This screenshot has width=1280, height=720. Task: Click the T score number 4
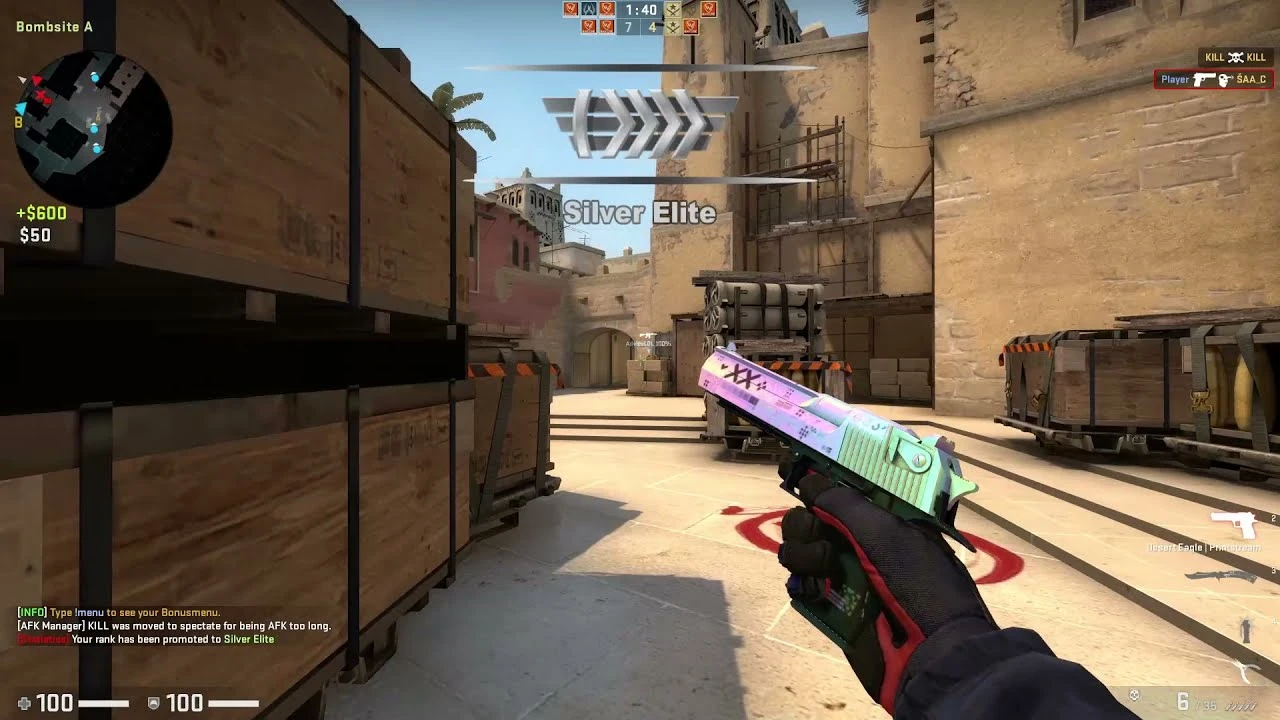pyautogui.click(x=652, y=25)
